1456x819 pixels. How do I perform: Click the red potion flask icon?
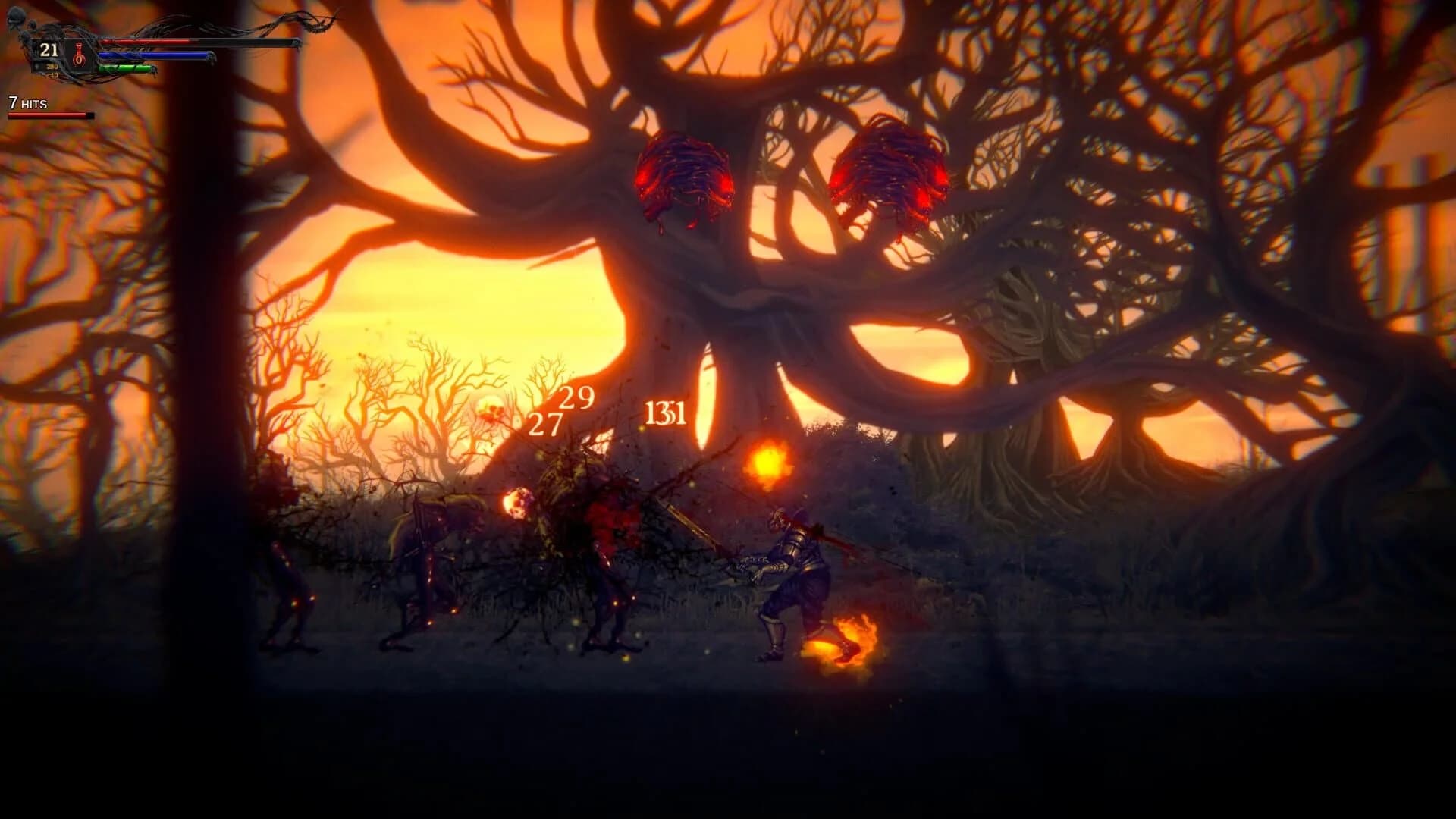tap(78, 55)
